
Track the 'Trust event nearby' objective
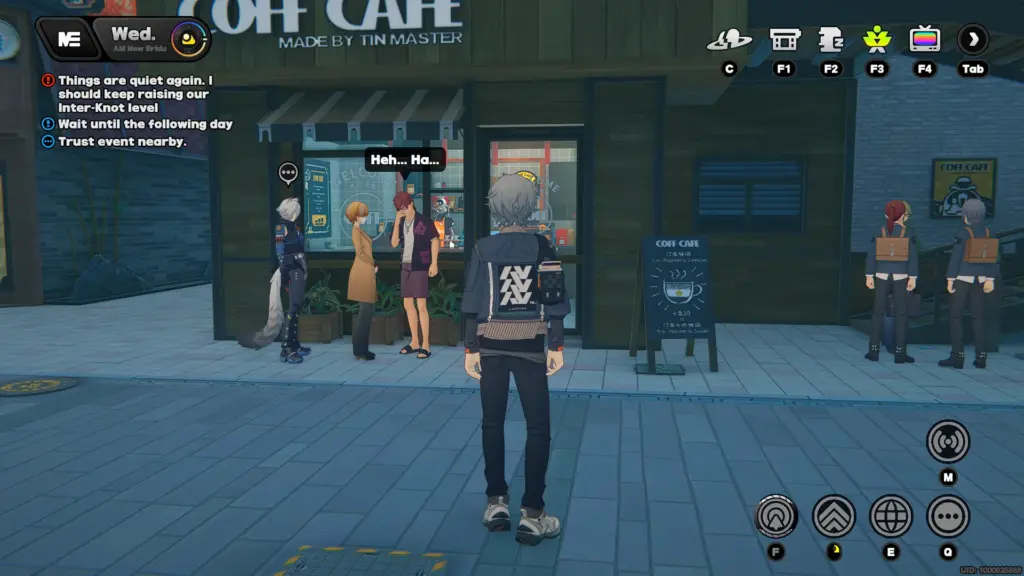point(122,142)
